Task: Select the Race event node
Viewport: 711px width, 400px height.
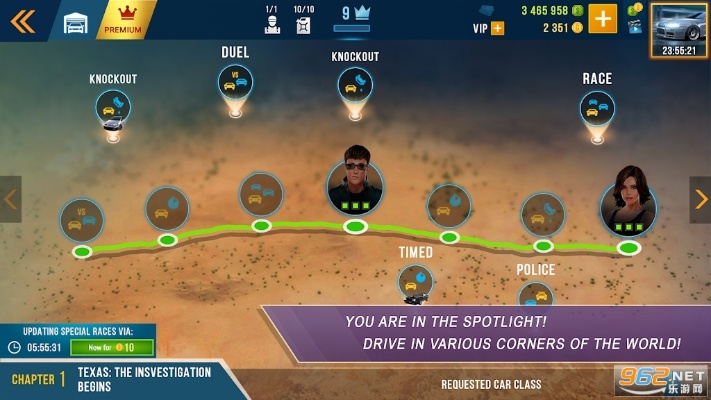Action: click(596, 108)
